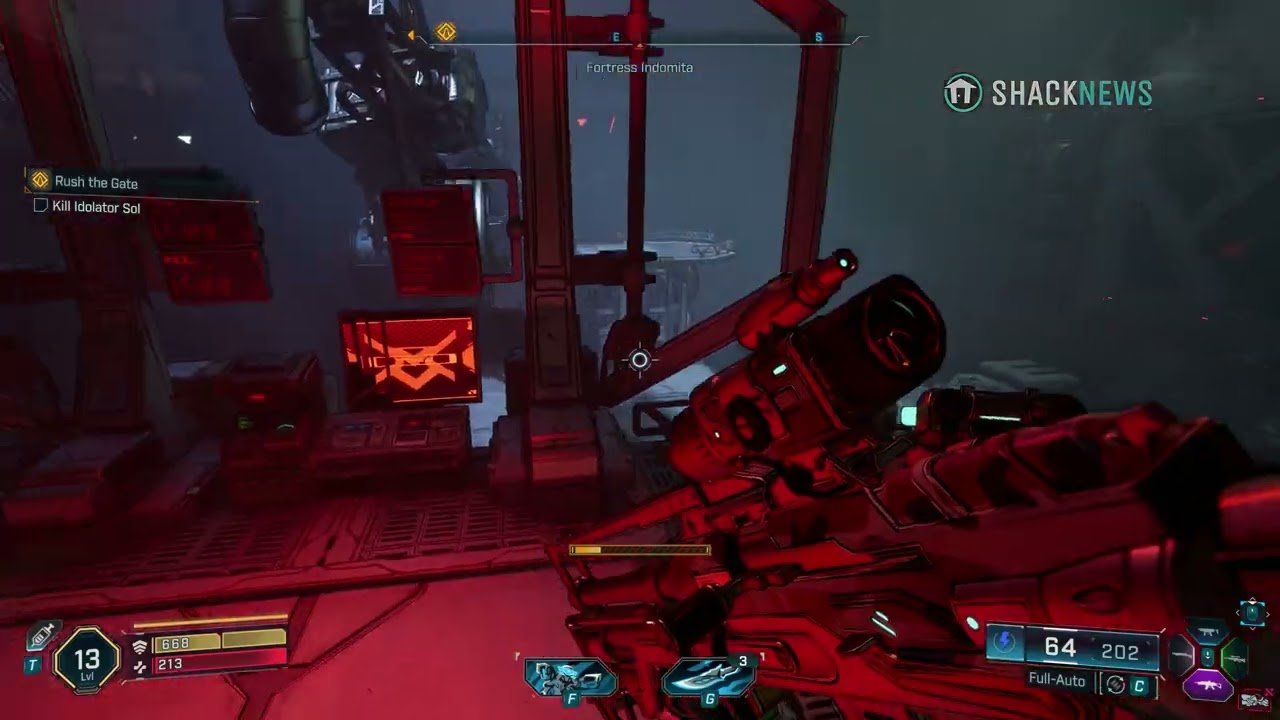1280x720 pixels.
Task: Activate the action skill icon
Action: point(570,678)
